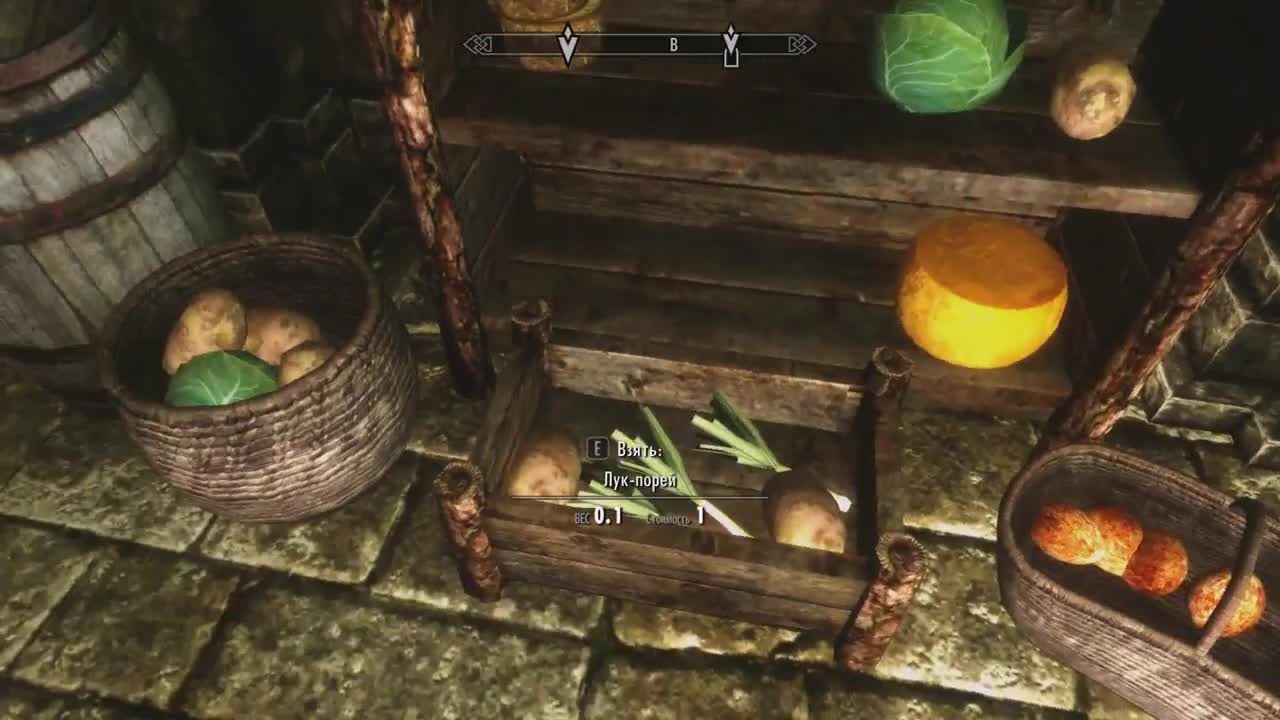Click the left knotwork ornament on the compass
The height and width of the screenshot is (720, 1280).
(x=478, y=43)
